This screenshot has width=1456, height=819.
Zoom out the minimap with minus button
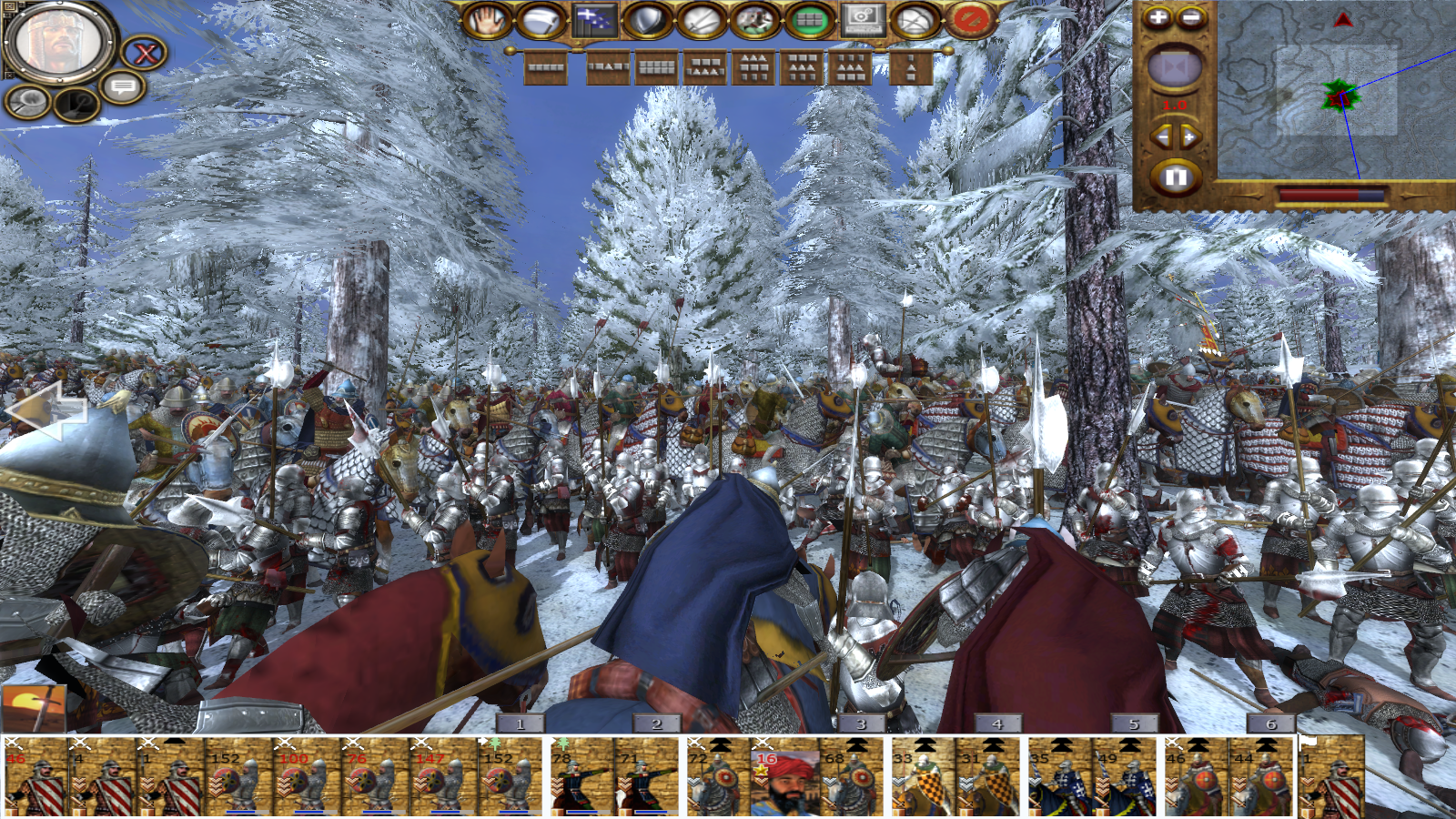(x=1191, y=17)
